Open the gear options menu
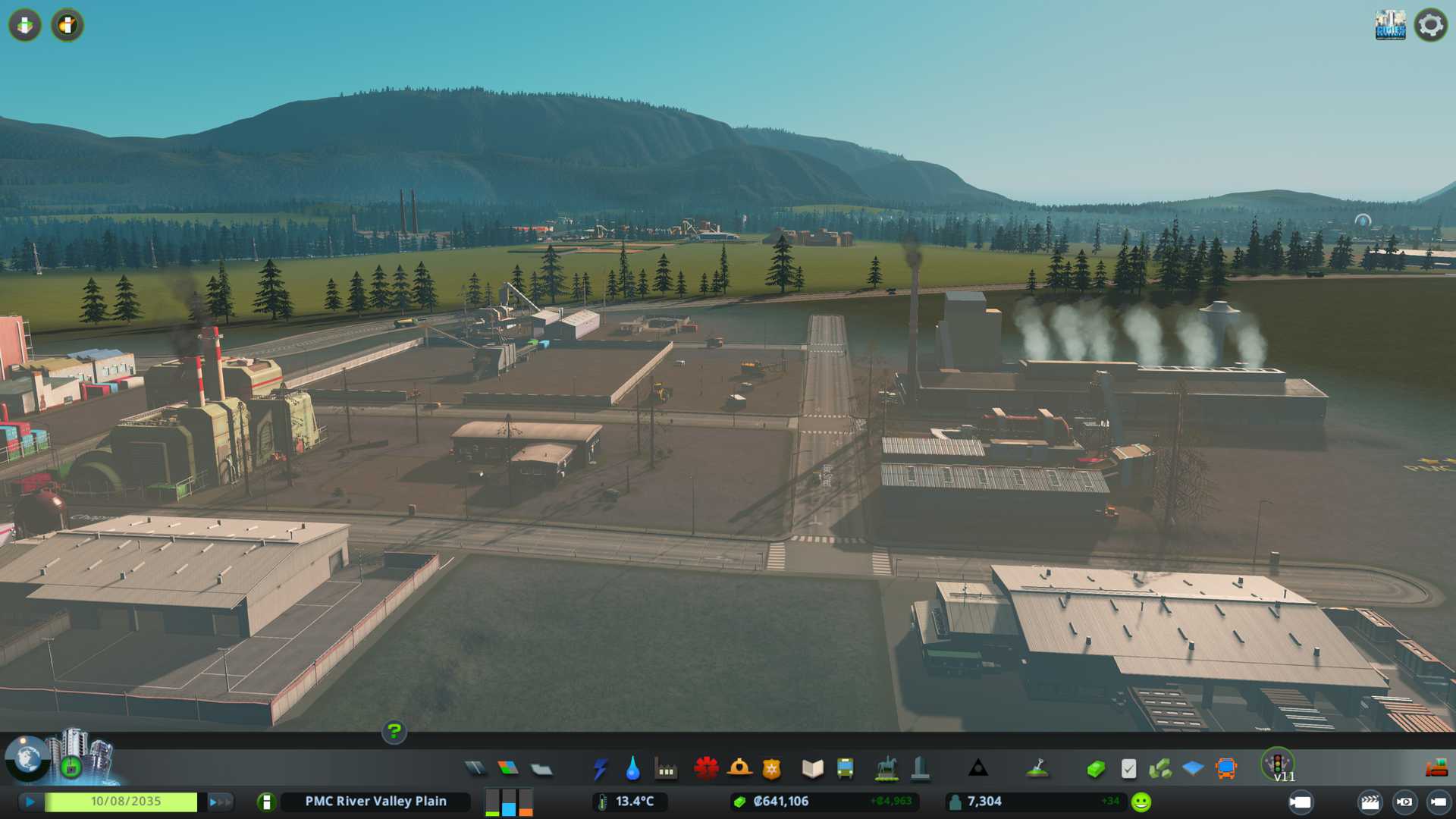 (1430, 25)
